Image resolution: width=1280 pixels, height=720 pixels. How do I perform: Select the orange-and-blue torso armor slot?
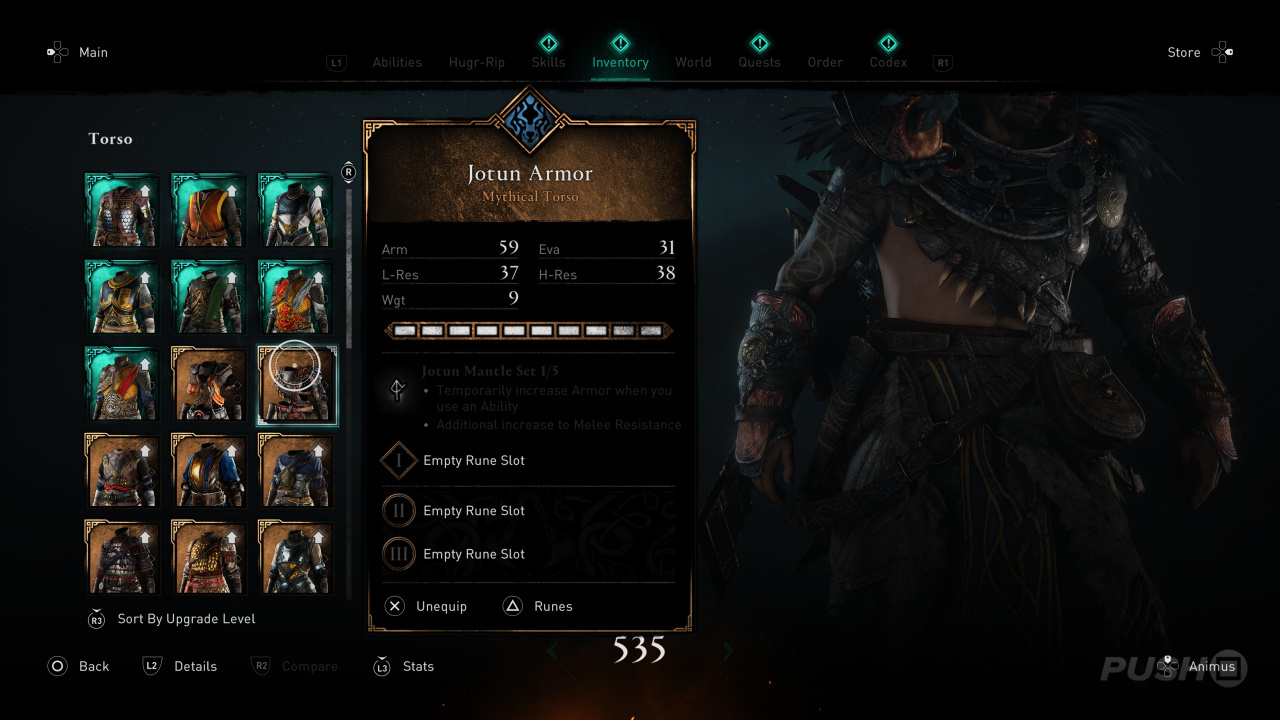tap(210, 472)
